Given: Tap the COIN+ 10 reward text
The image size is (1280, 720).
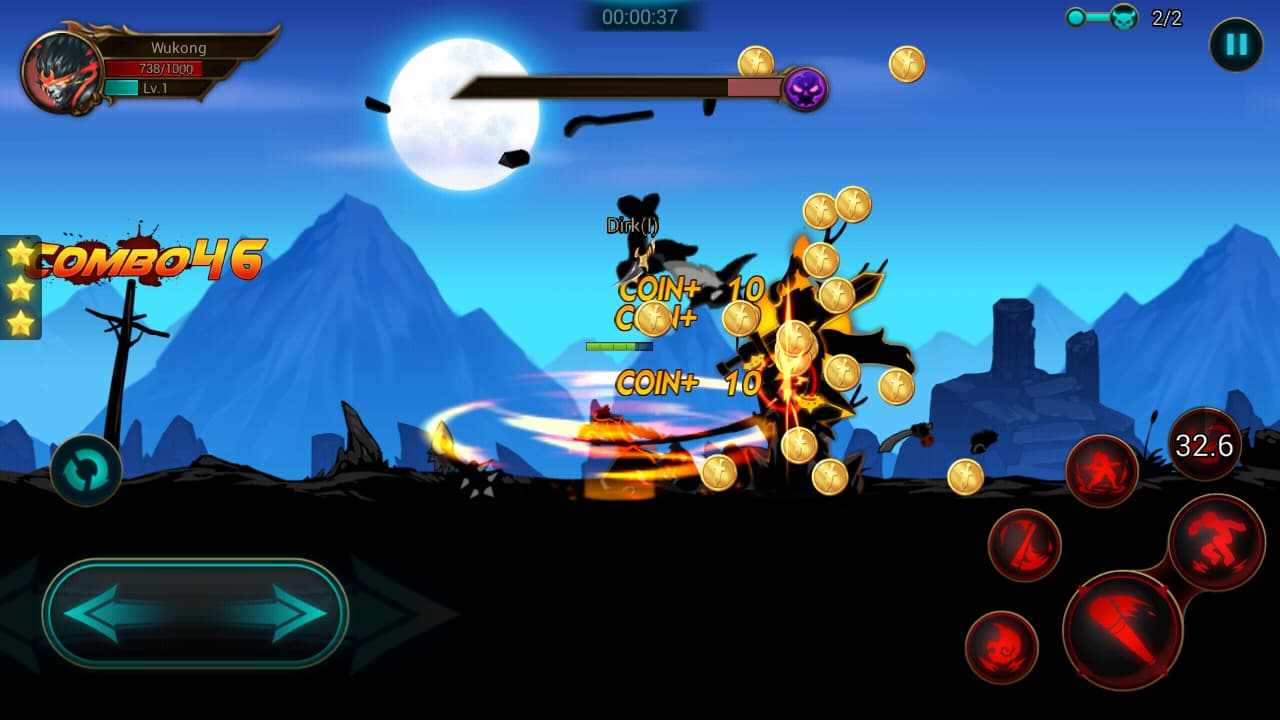Looking at the screenshot, I should click(x=687, y=291).
